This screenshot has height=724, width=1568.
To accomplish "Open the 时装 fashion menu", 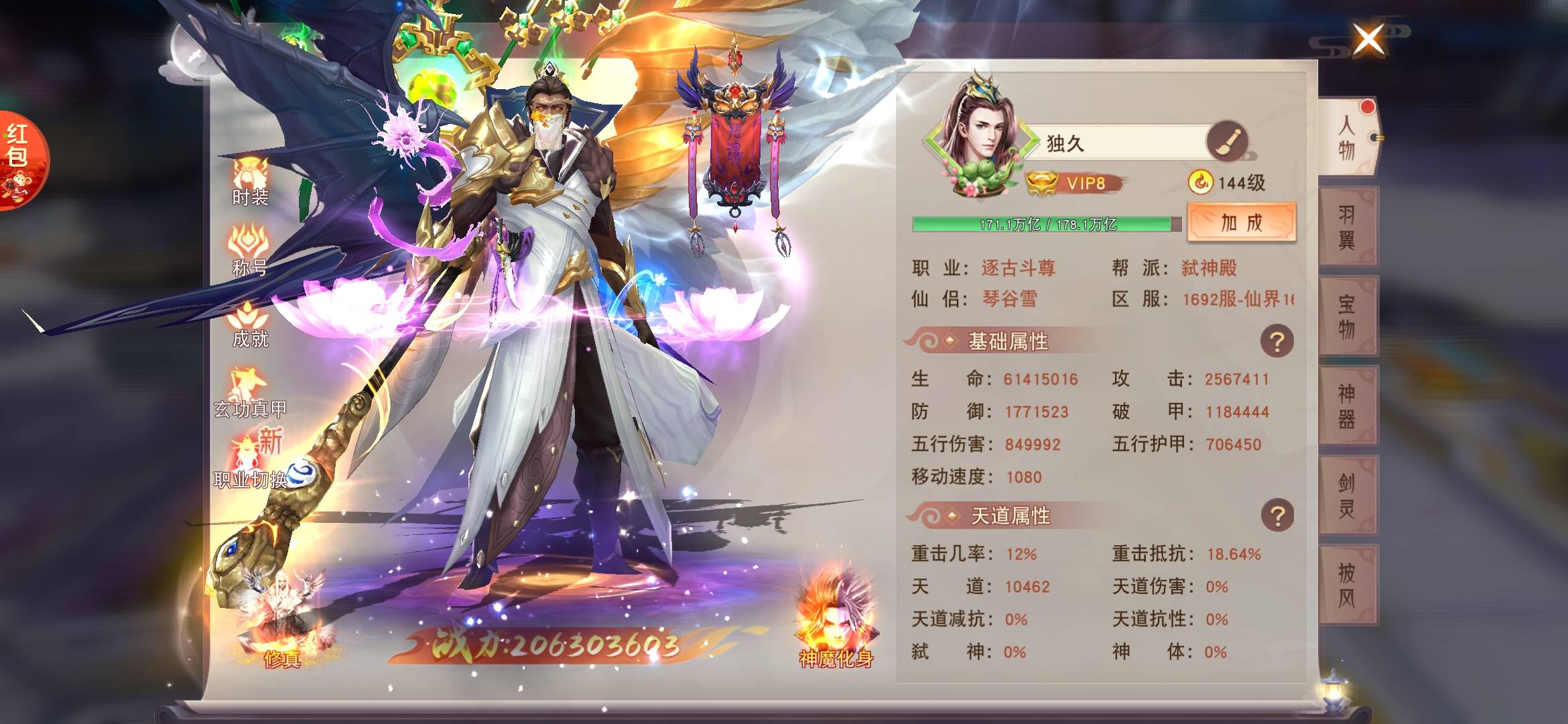I will coord(250,181).
